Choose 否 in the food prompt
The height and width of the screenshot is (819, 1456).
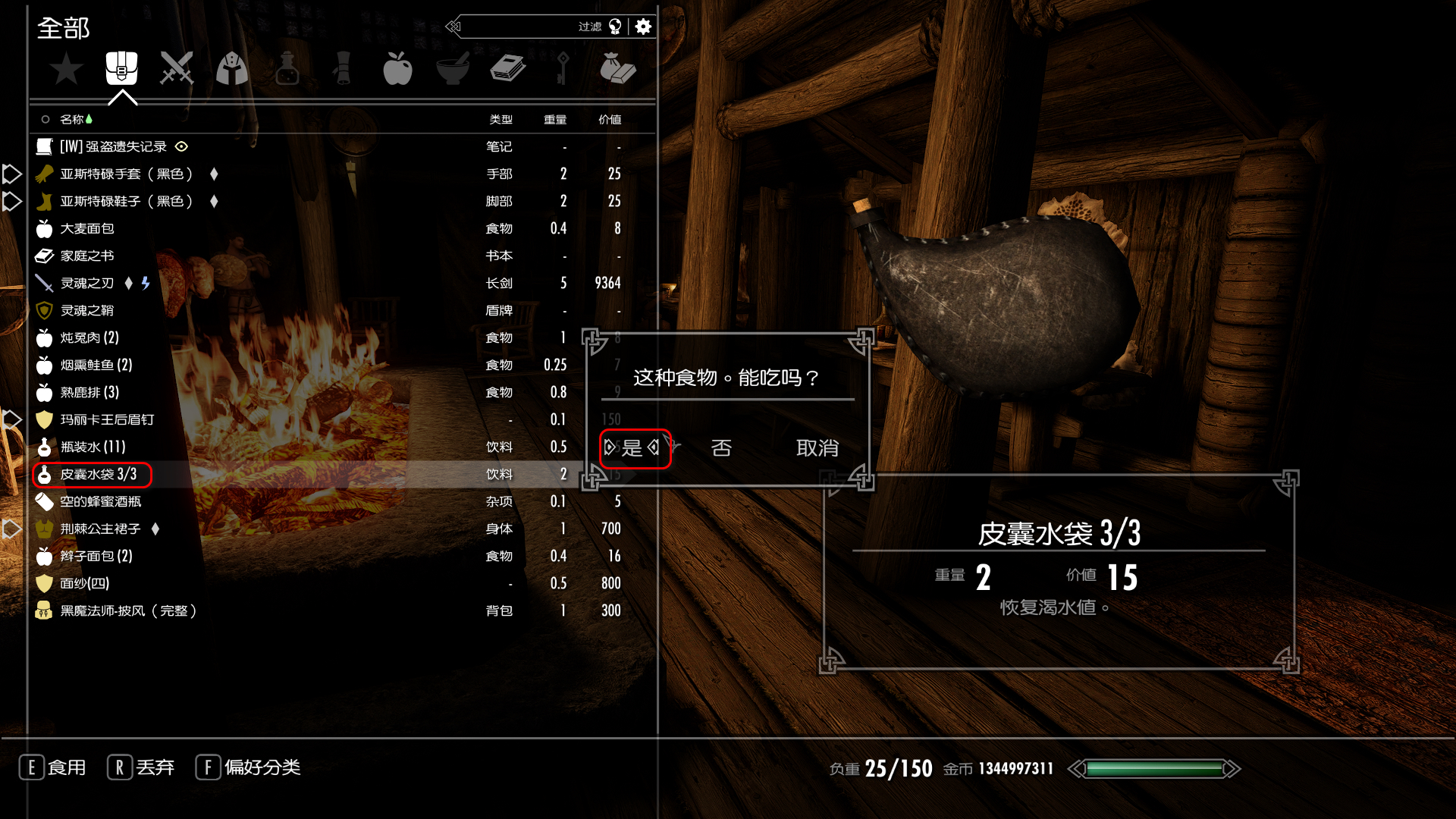coord(721,448)
